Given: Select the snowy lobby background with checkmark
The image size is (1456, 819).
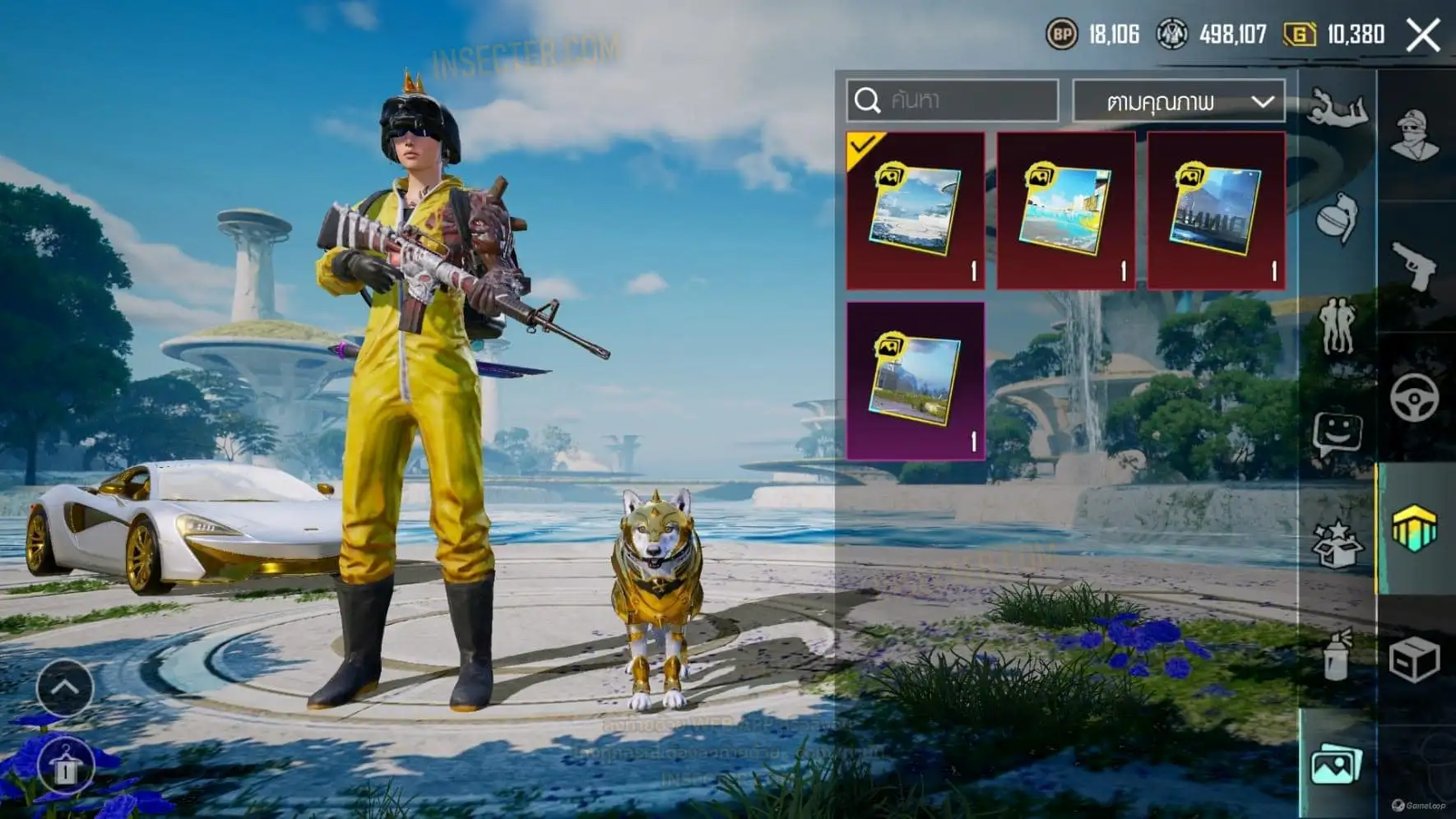Looking at the screenshot, I should (x=916, y=211).
